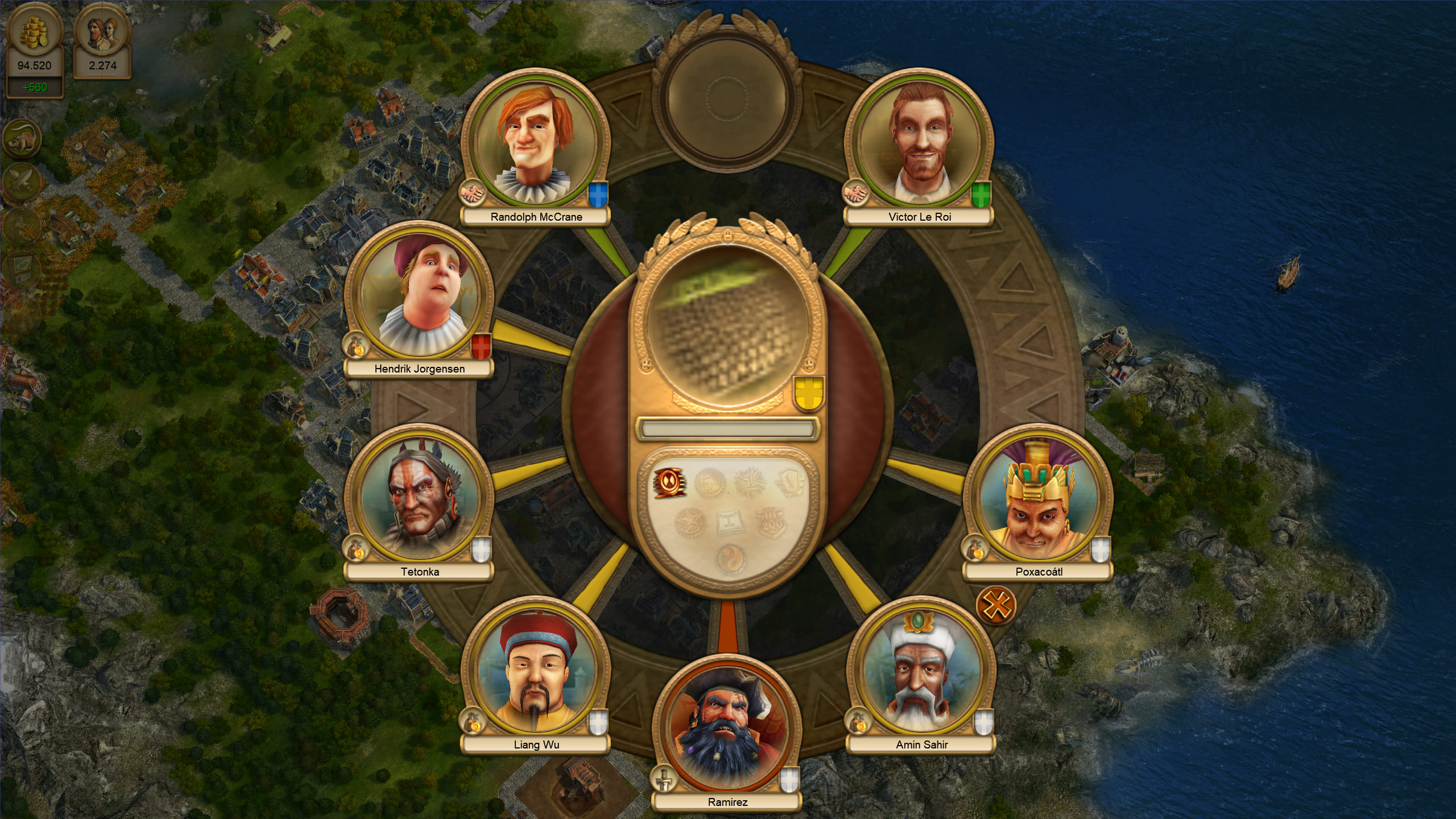
Task: Open the population overview icon
Action: coord(102,31)
